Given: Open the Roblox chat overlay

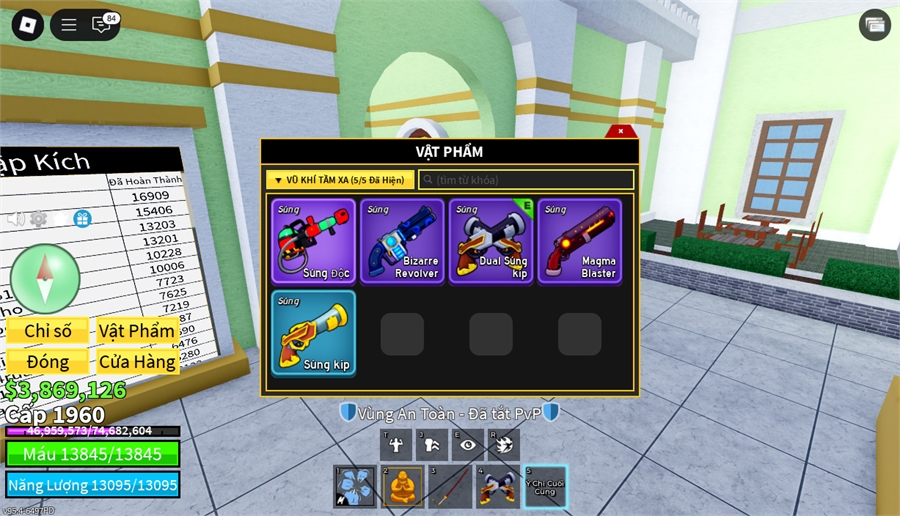Looking at the screenshot, I should [101, 25].
